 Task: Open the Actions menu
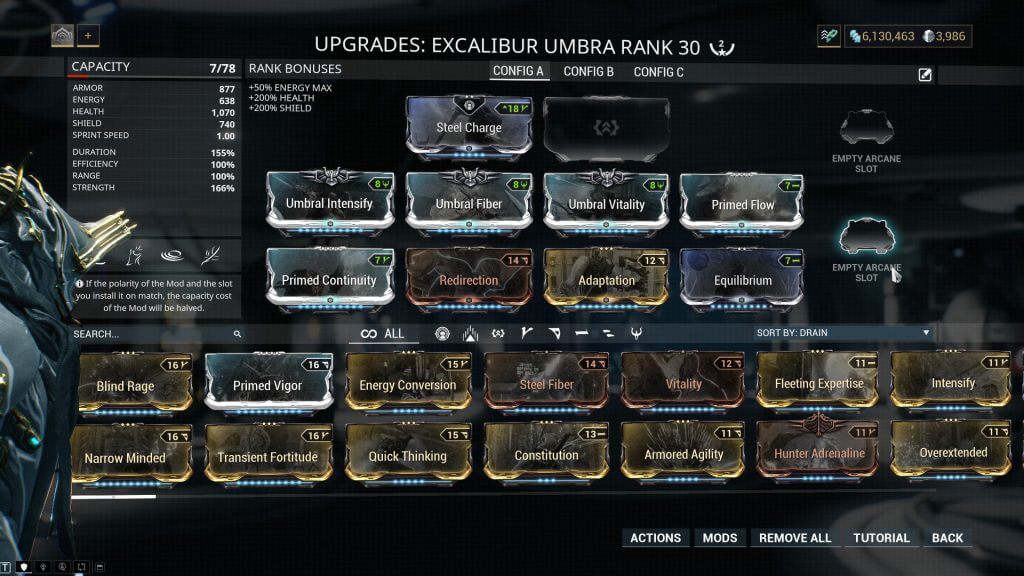655,538
